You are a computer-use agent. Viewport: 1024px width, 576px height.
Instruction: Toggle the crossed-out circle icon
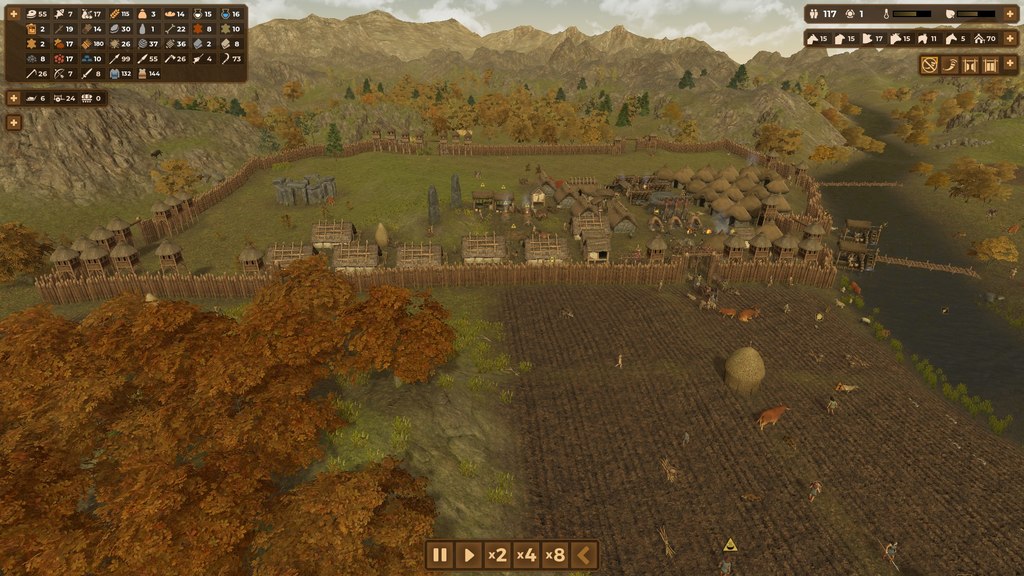pos(930,65)
